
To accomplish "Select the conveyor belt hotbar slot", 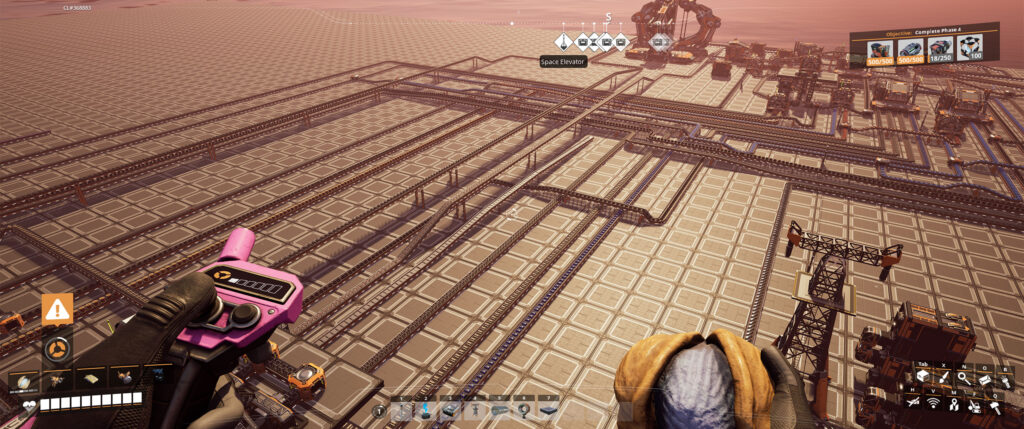I will coord(500,411).
